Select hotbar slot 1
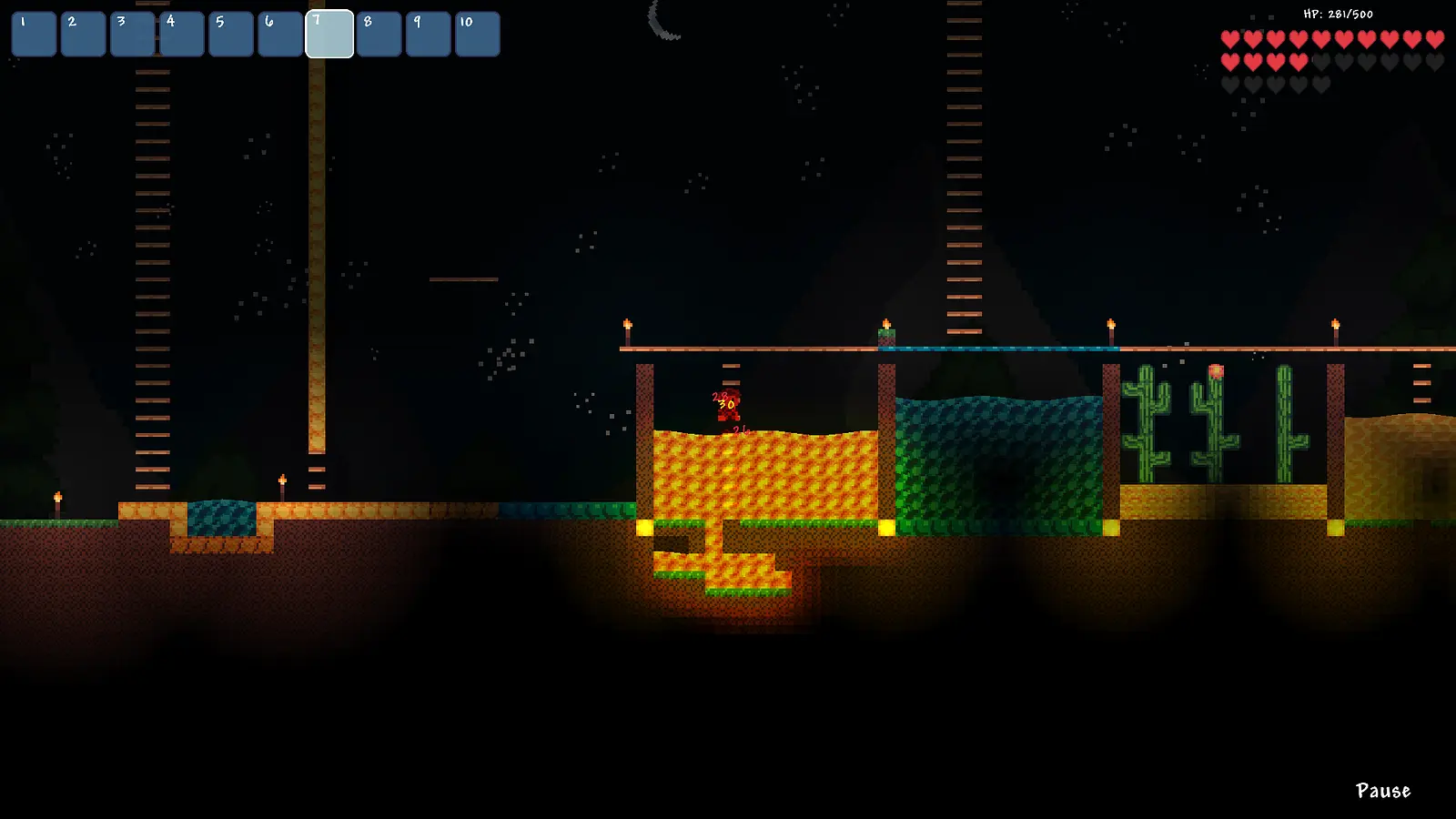The height and width of the screenshot is (819, 1456). tap(33, 33)
